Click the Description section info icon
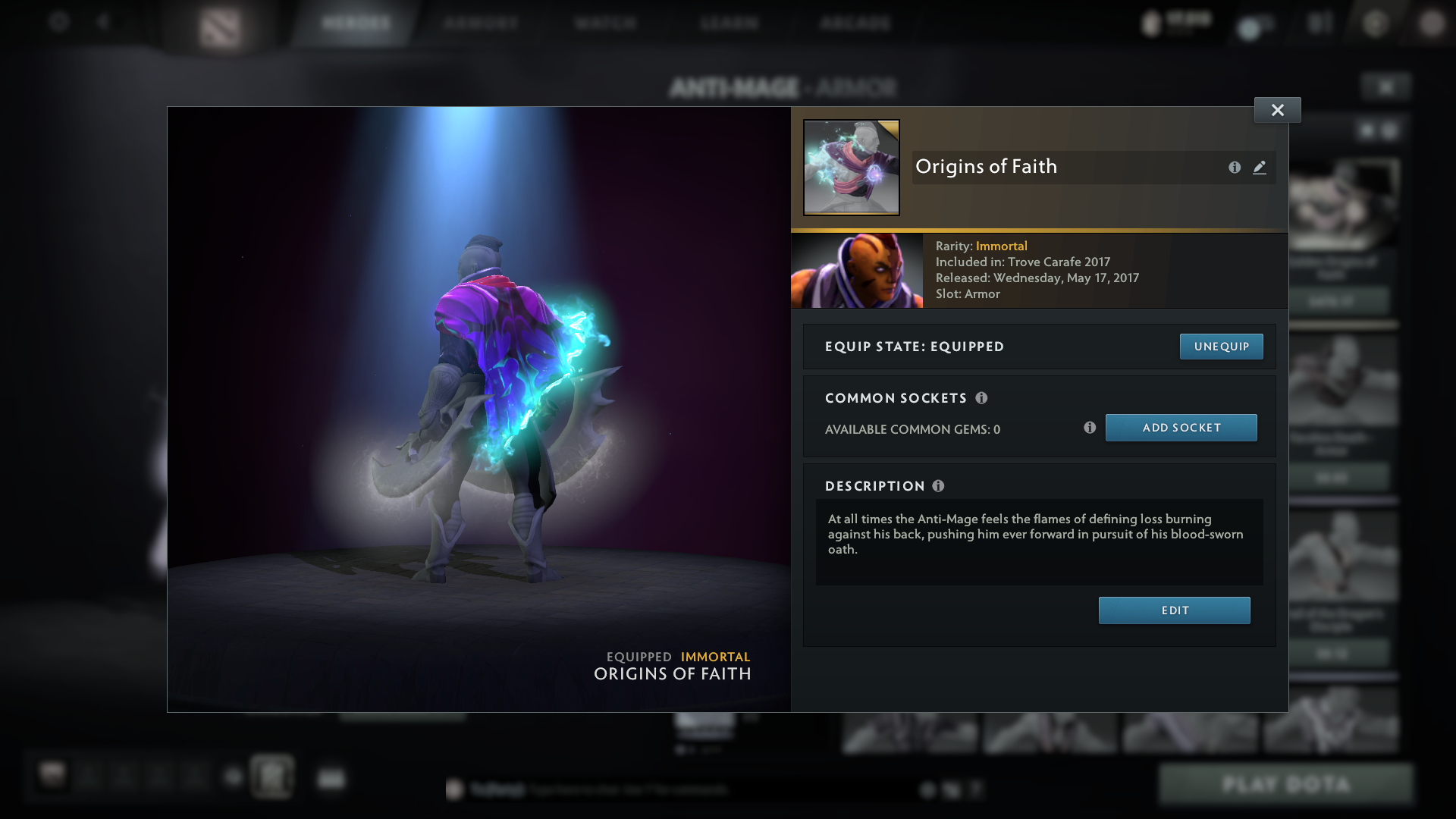1456x819 pixels. [x=938, y=486]
